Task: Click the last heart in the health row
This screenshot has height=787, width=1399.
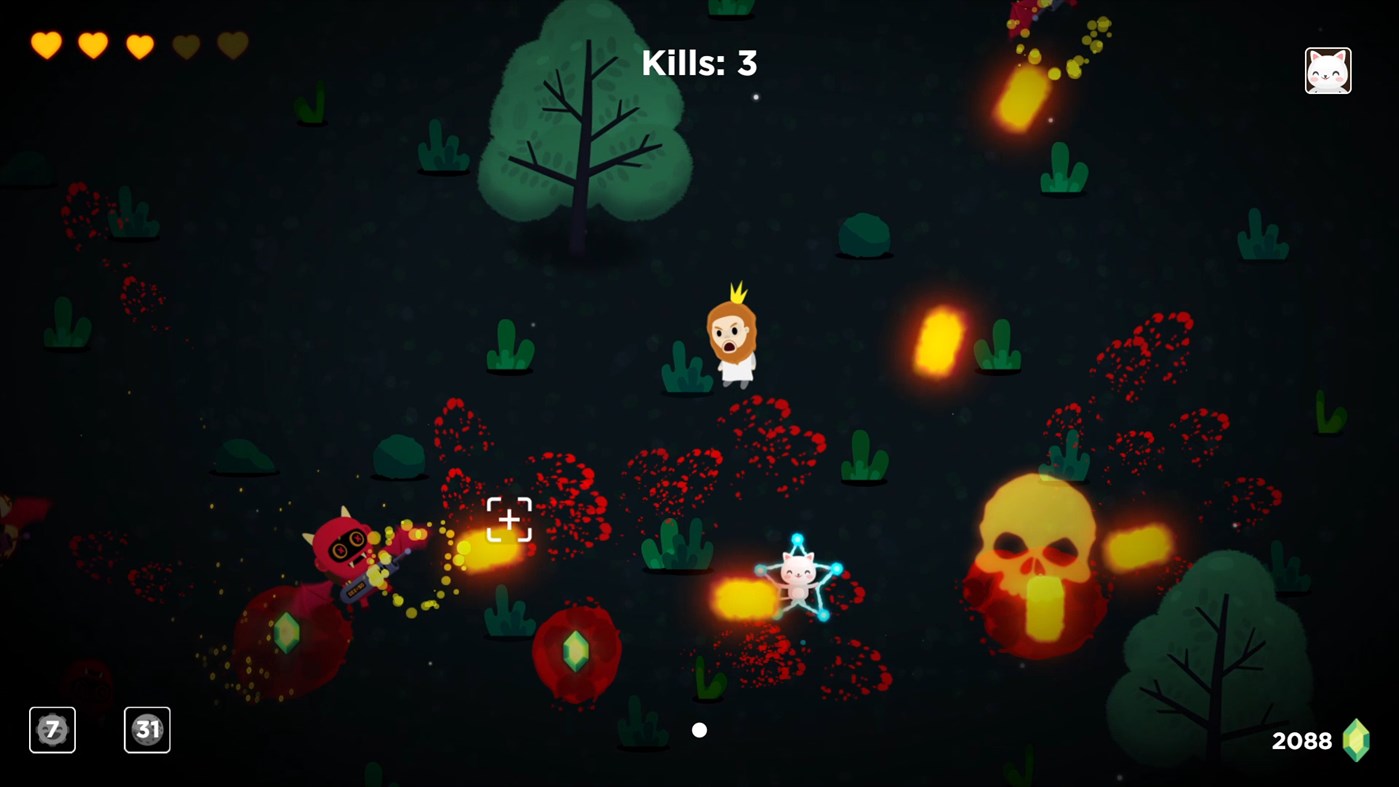Action: point(233,44)
